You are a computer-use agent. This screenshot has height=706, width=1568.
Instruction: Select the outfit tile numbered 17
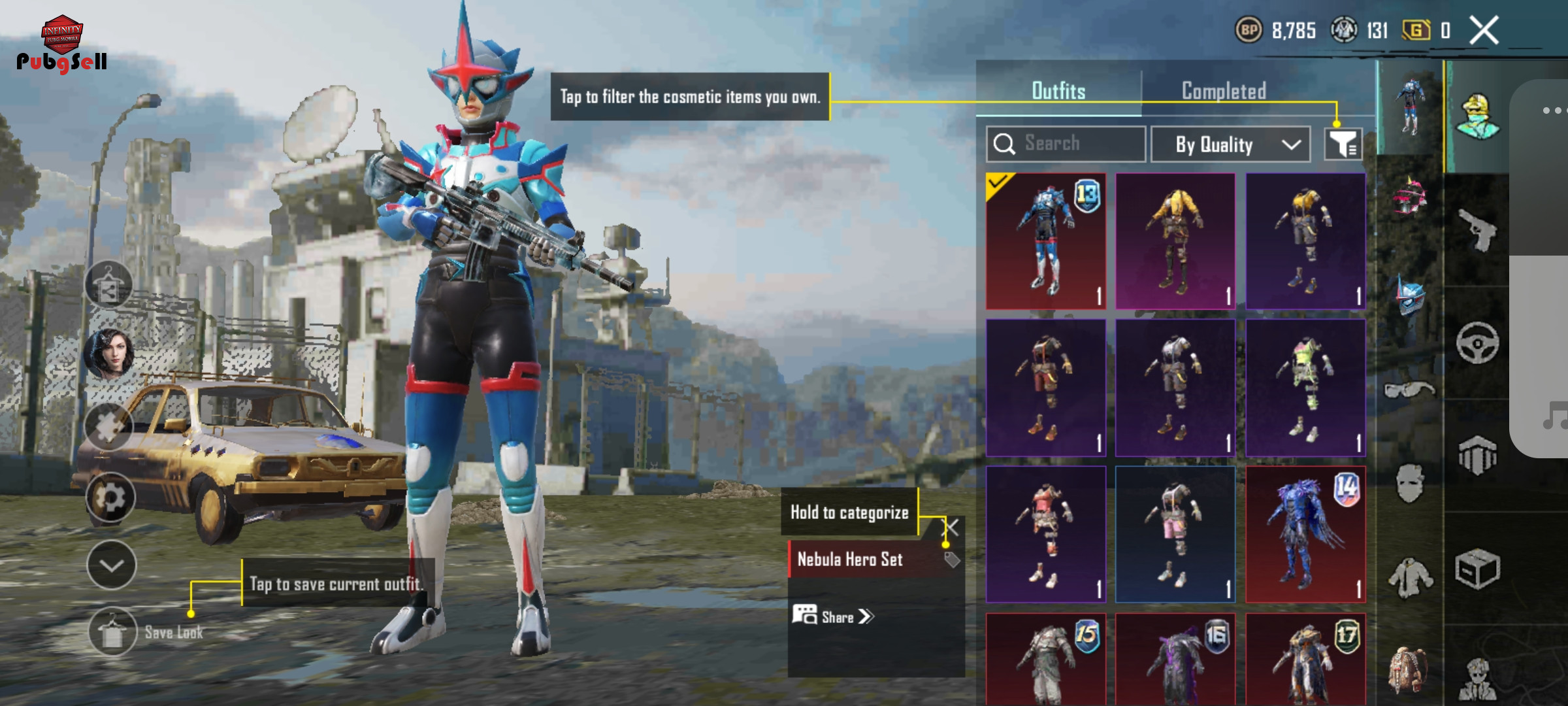pyautogui.click(x=1305, y=659)
